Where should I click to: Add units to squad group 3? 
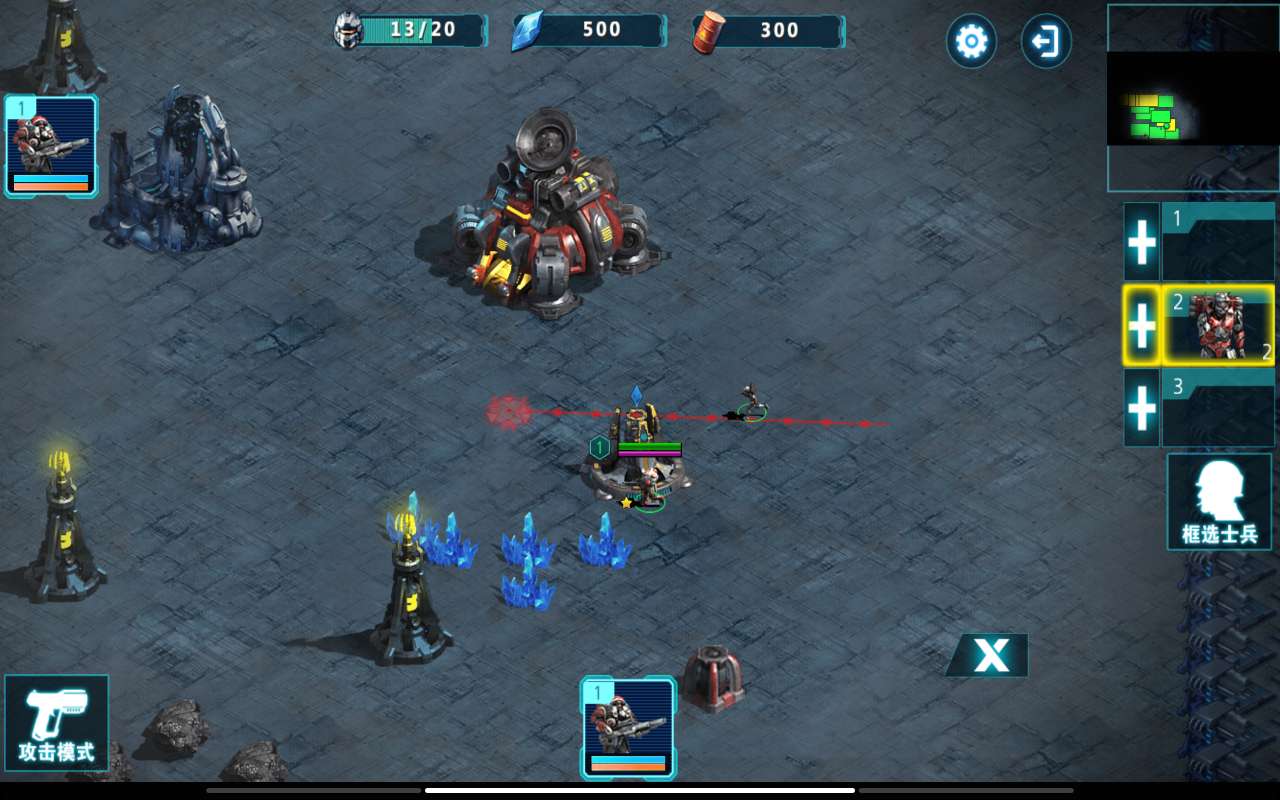pos(1141,407)
